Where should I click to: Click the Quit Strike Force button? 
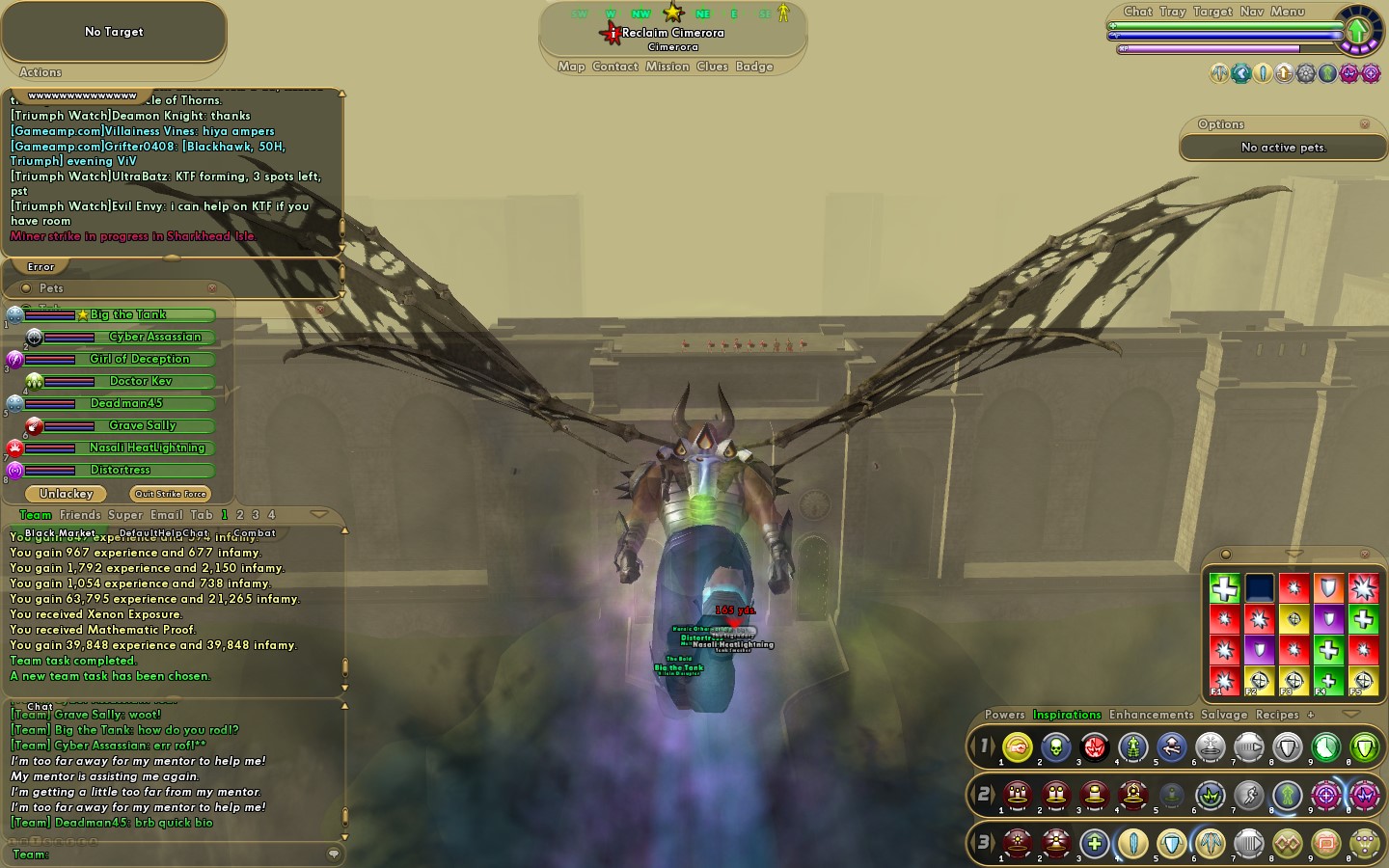coord(171,494)
